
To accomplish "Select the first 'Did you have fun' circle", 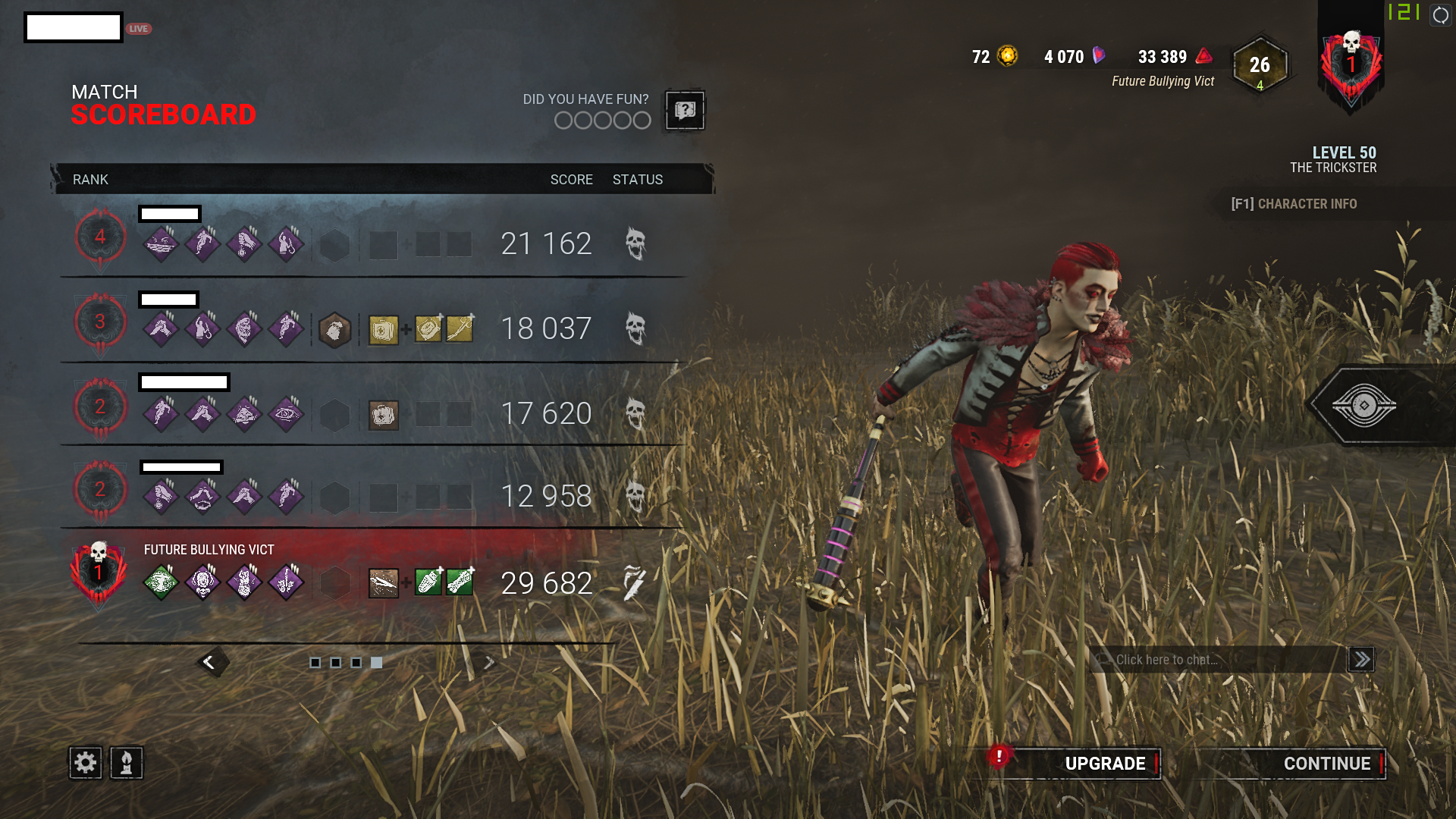I will pos(562,120).
